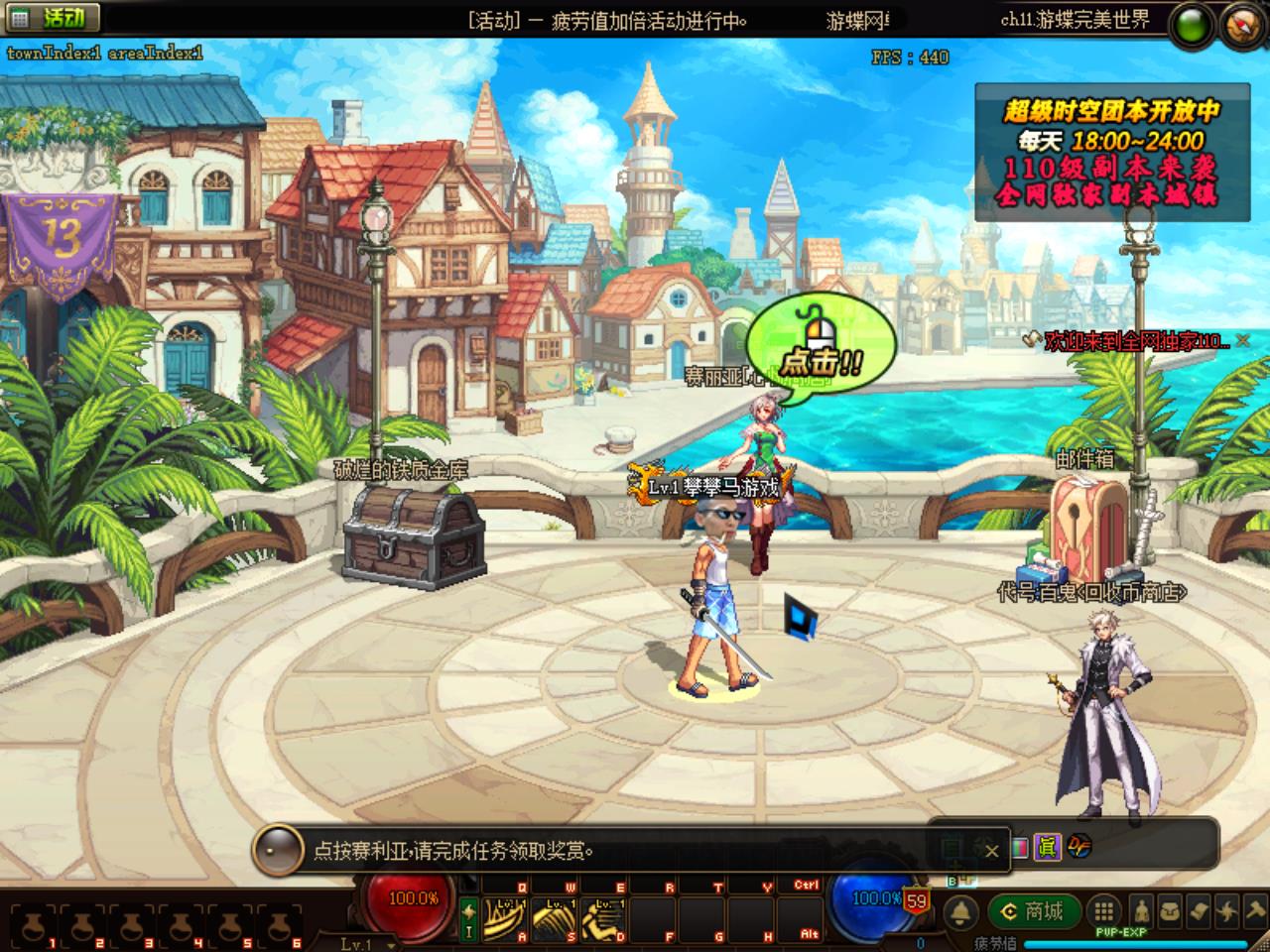Click the green orb channel indicator
The height and width of the screenshot is (952, 1270).
[1191, 24]
